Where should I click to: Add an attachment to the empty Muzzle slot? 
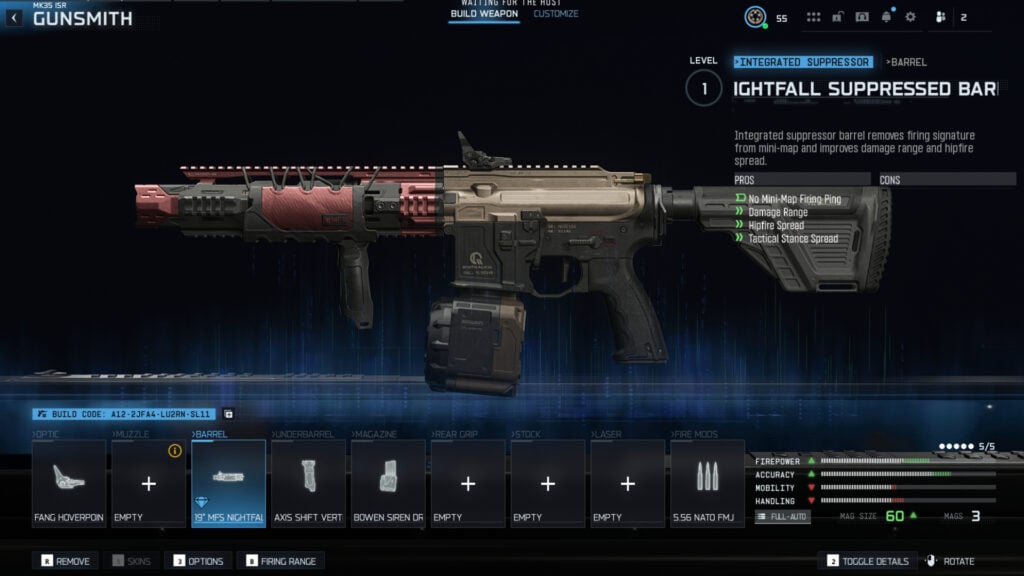[x=148, y=483]
